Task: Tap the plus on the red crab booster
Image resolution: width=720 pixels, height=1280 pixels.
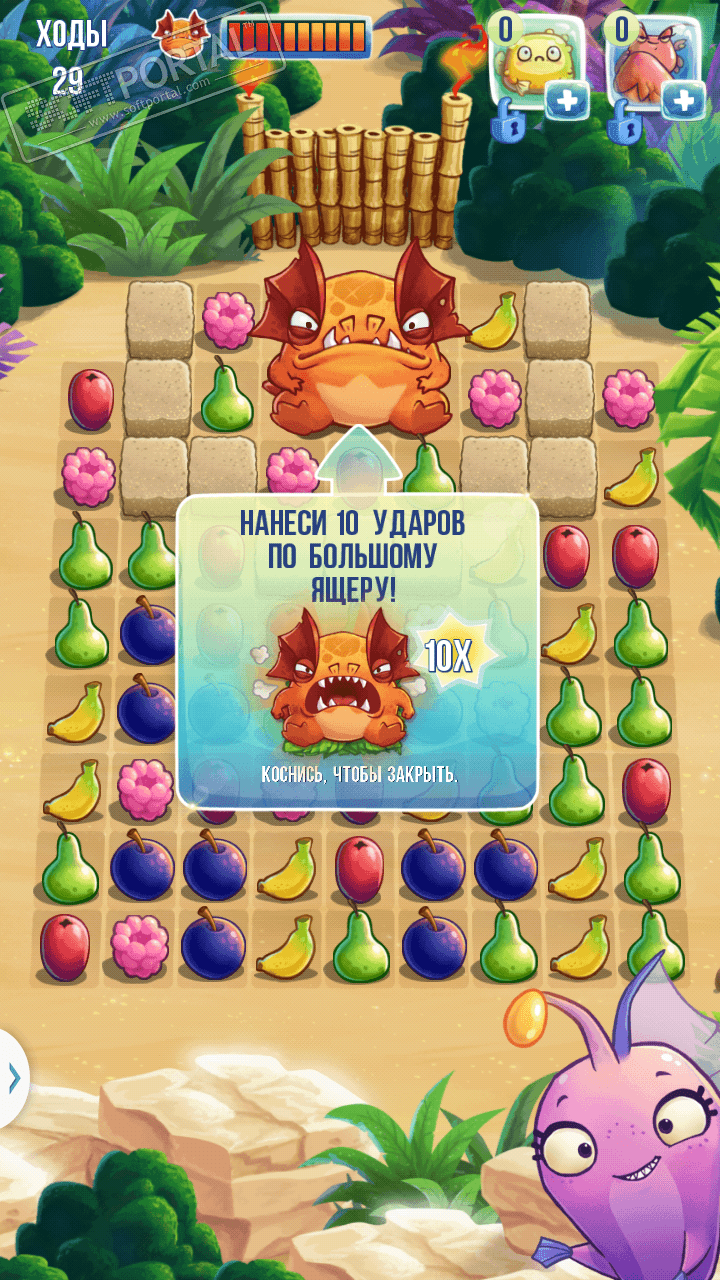Action: [684, 100]
